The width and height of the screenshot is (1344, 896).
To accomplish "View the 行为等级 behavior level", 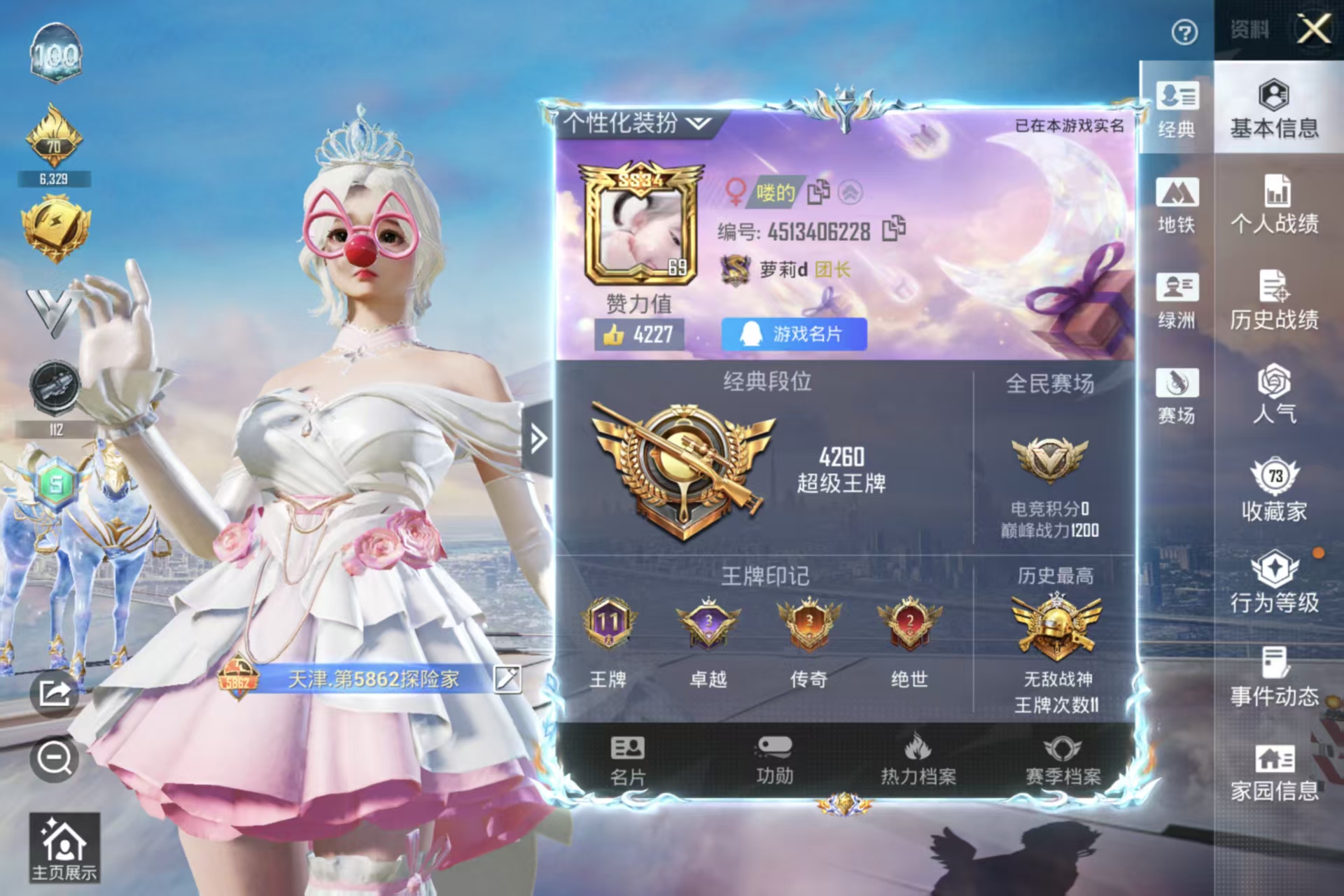I will pos(1274,582).
